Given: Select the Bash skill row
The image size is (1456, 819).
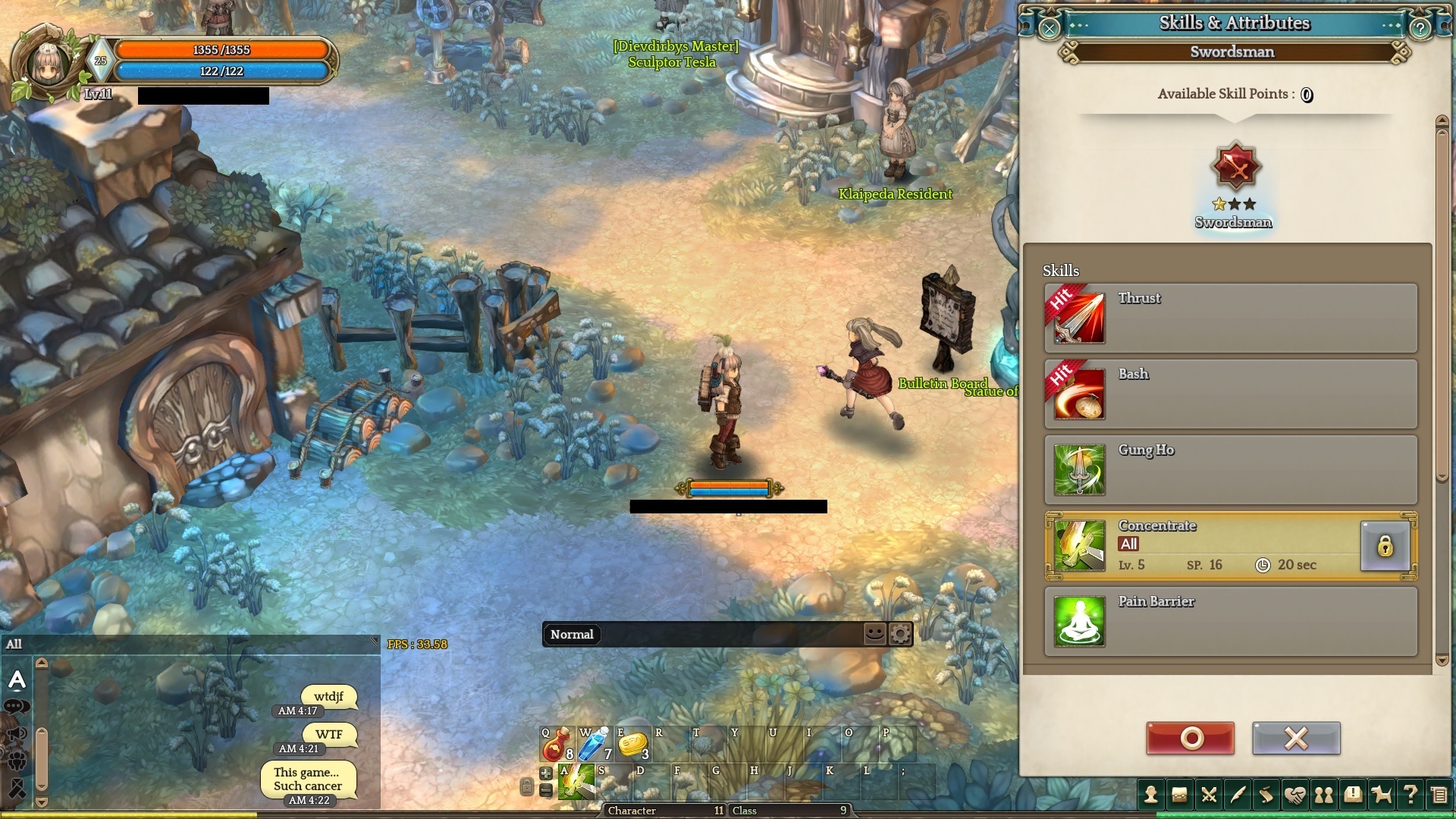Looking at the screenshot, I should (1230, 394).
